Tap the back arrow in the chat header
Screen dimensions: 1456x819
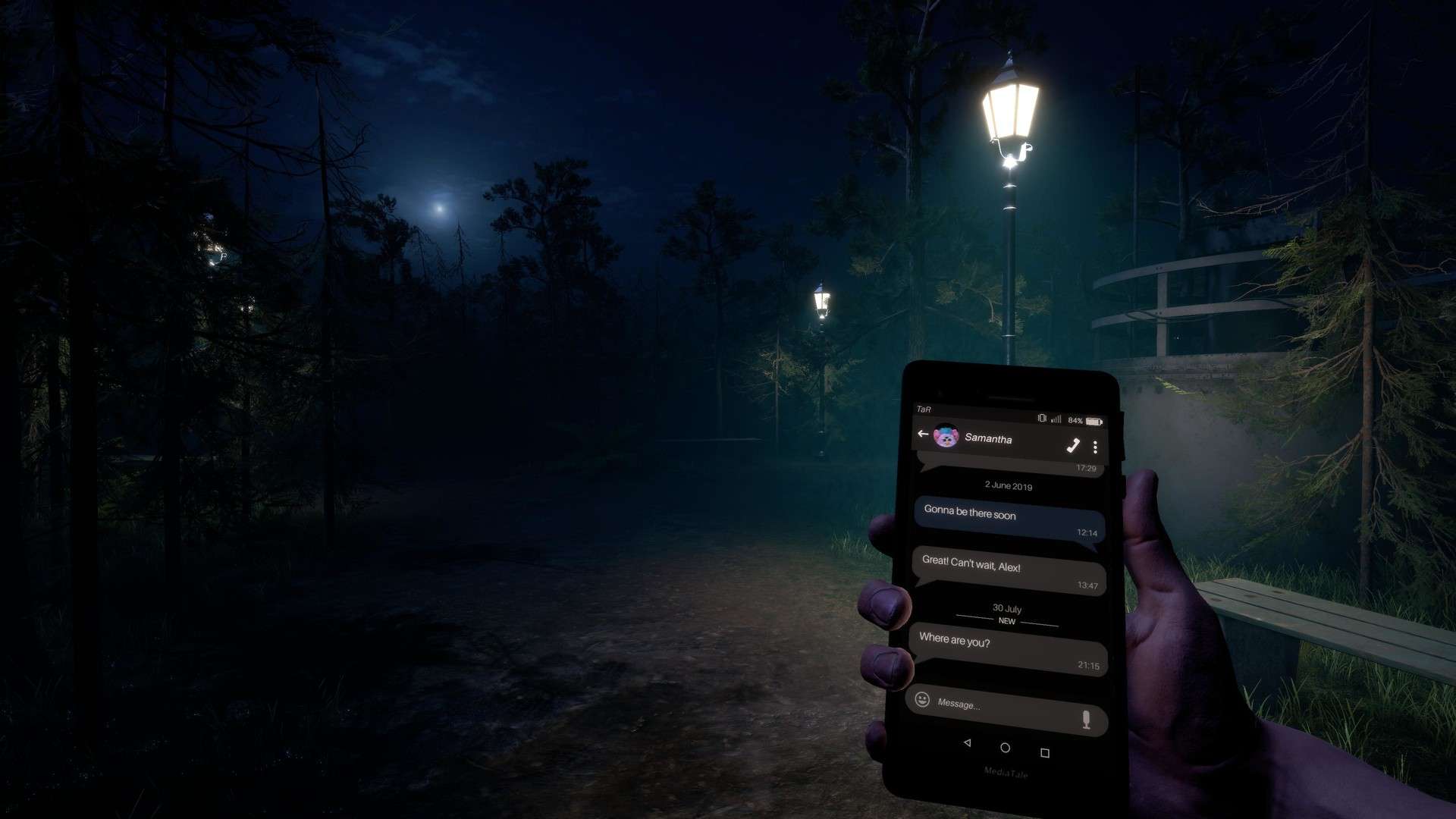point(923,434)
